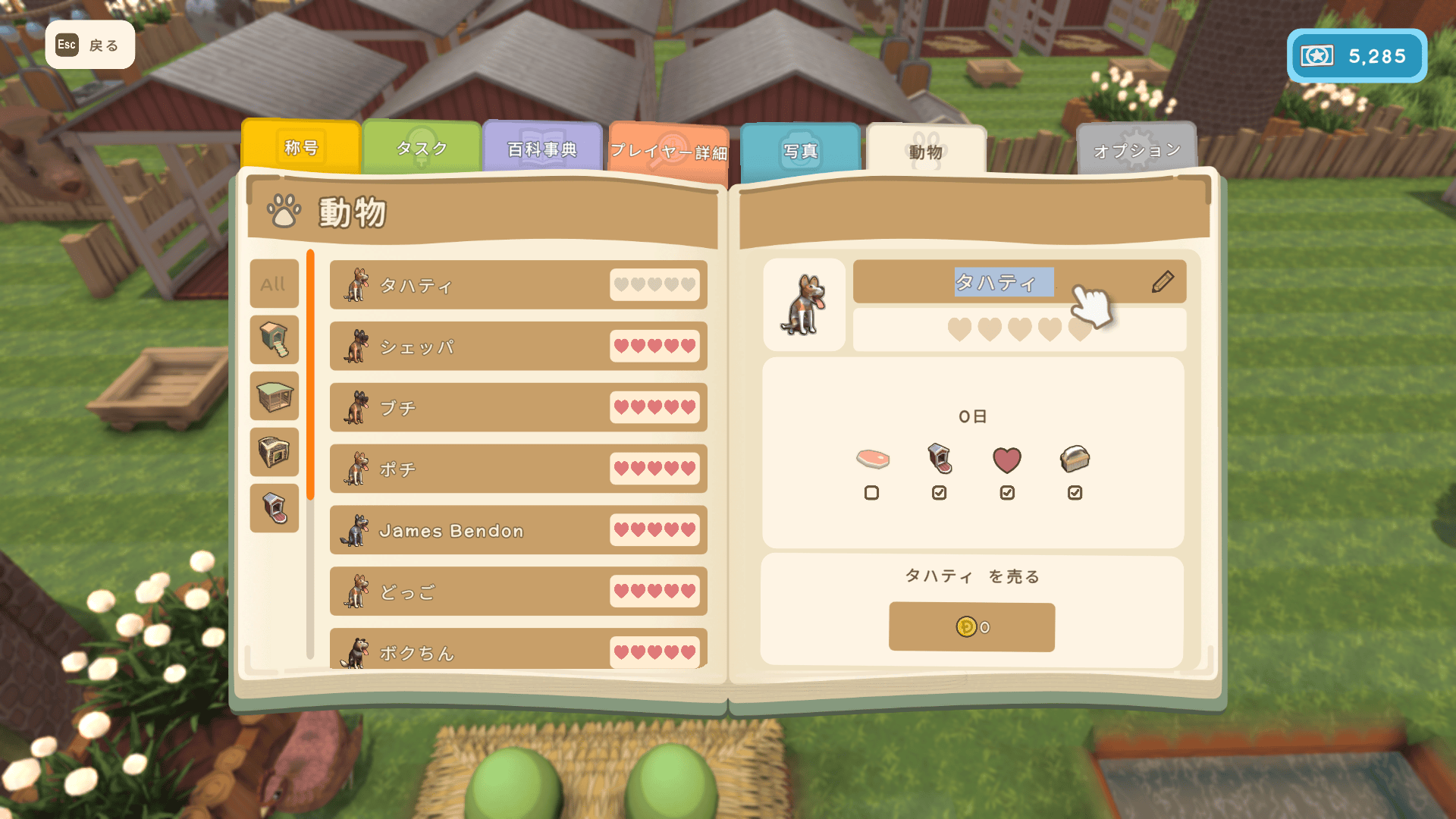Switch to the 称号 tab
1456x819 pixels.
click(x=301, y=147)
